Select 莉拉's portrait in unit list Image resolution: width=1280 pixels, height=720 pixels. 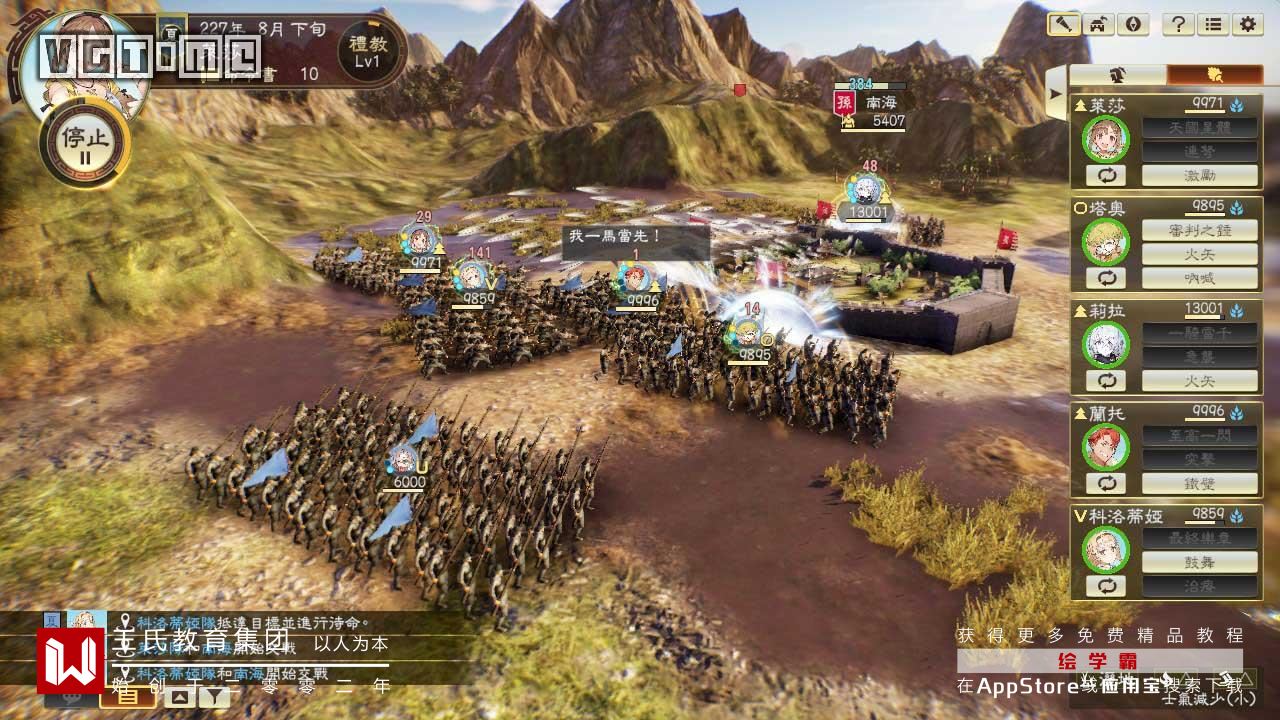point(1106,345)
